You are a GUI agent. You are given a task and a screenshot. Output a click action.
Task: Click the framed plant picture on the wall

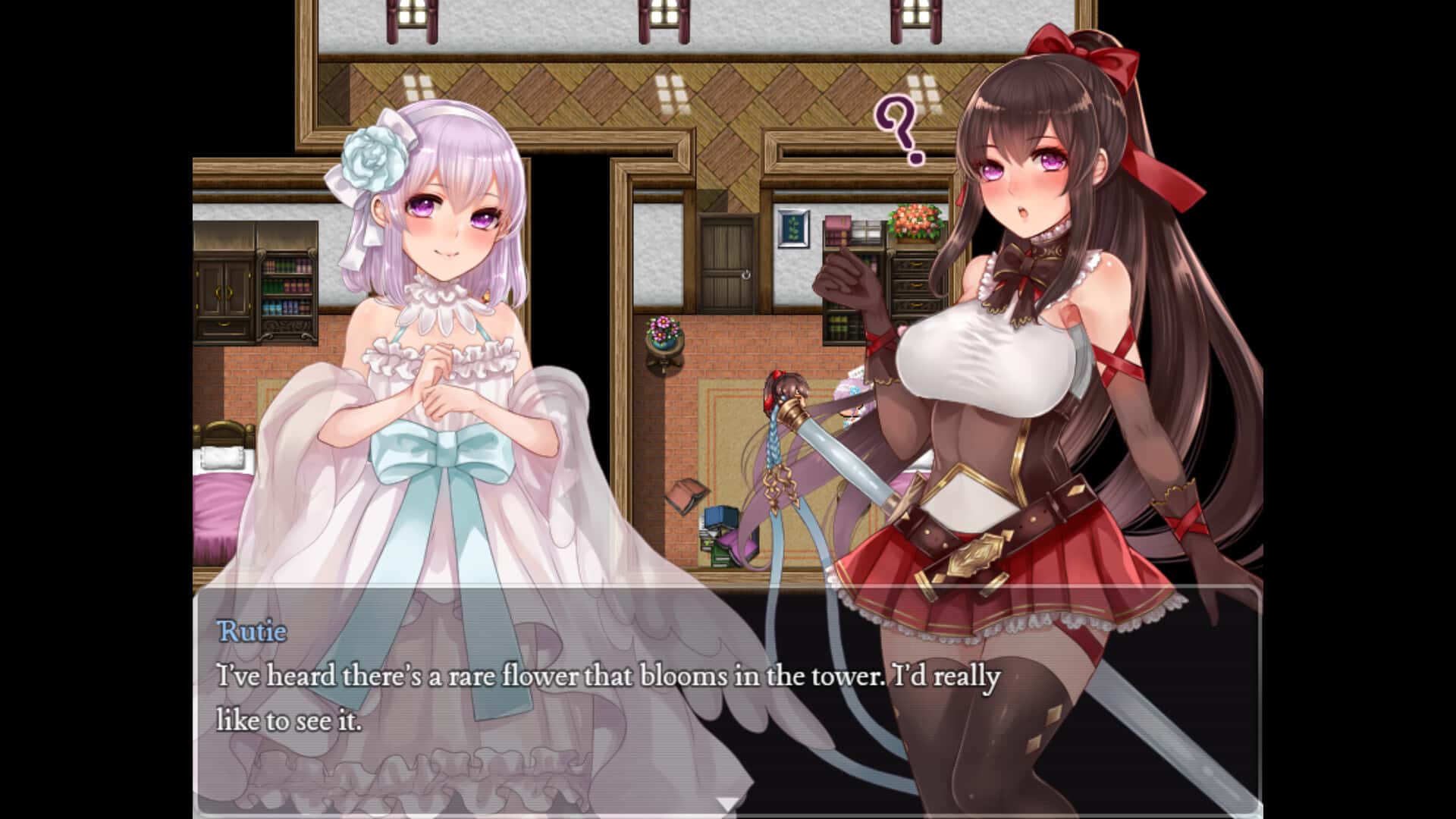(793, 227)
